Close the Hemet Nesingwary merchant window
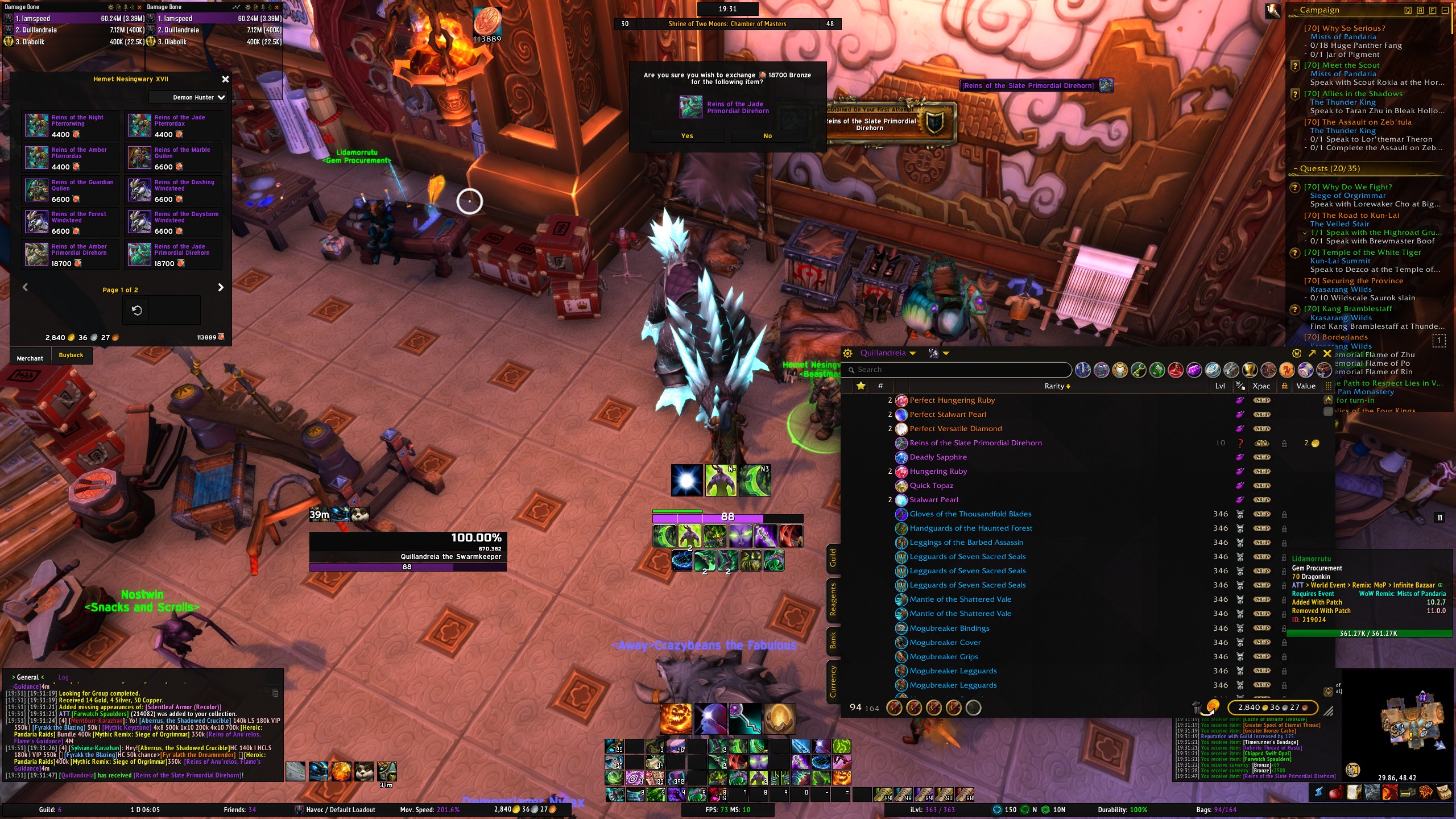The width and height of the screenshot is (1456, 819). pos(225,80)
